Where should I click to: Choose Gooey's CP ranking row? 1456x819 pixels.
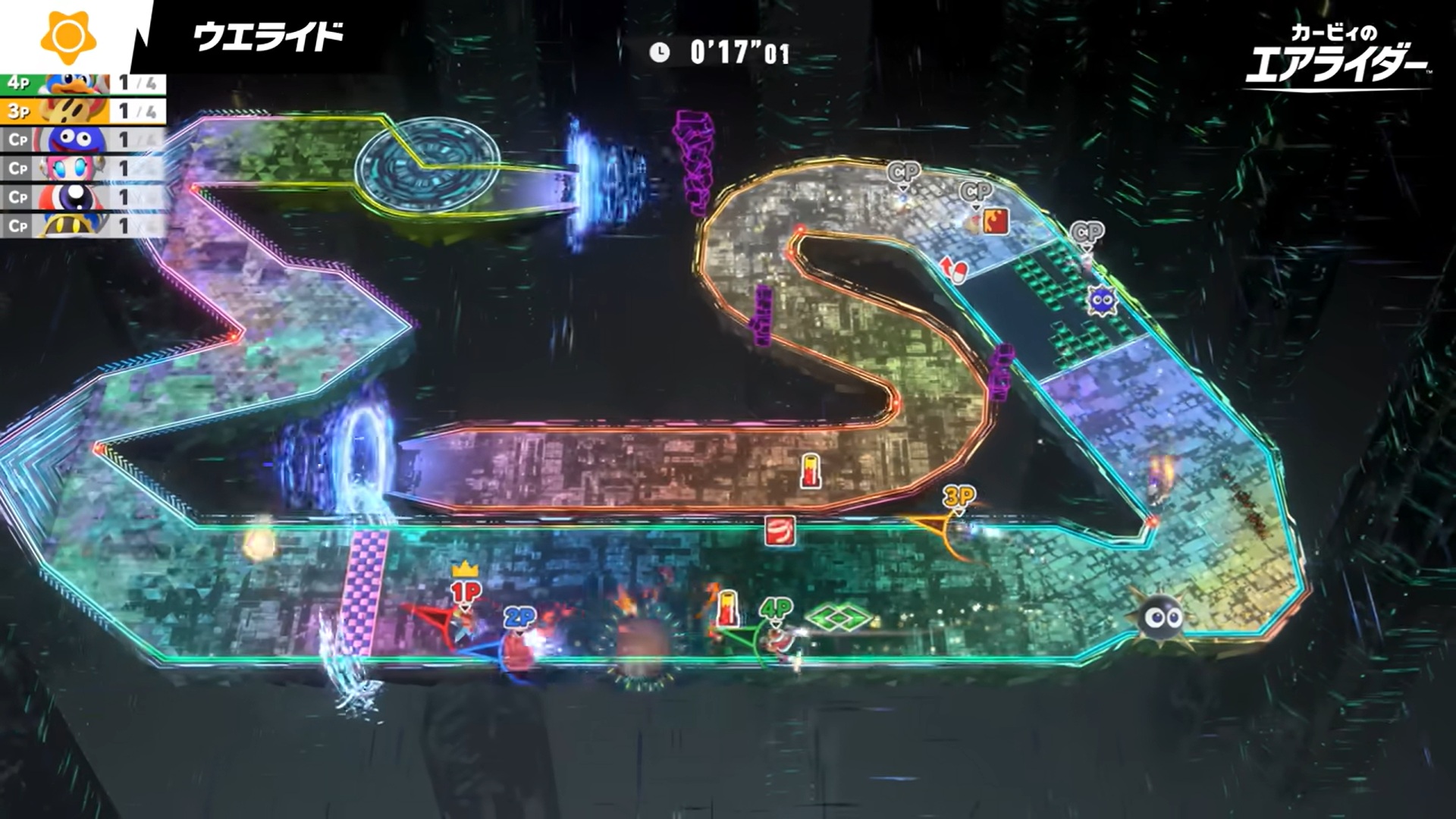pos(82,140)
